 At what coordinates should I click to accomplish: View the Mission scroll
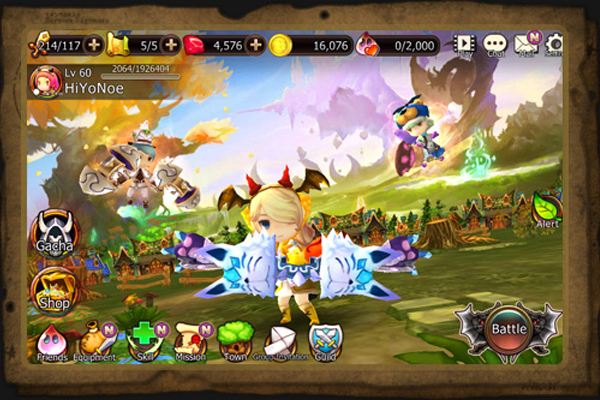190,340
